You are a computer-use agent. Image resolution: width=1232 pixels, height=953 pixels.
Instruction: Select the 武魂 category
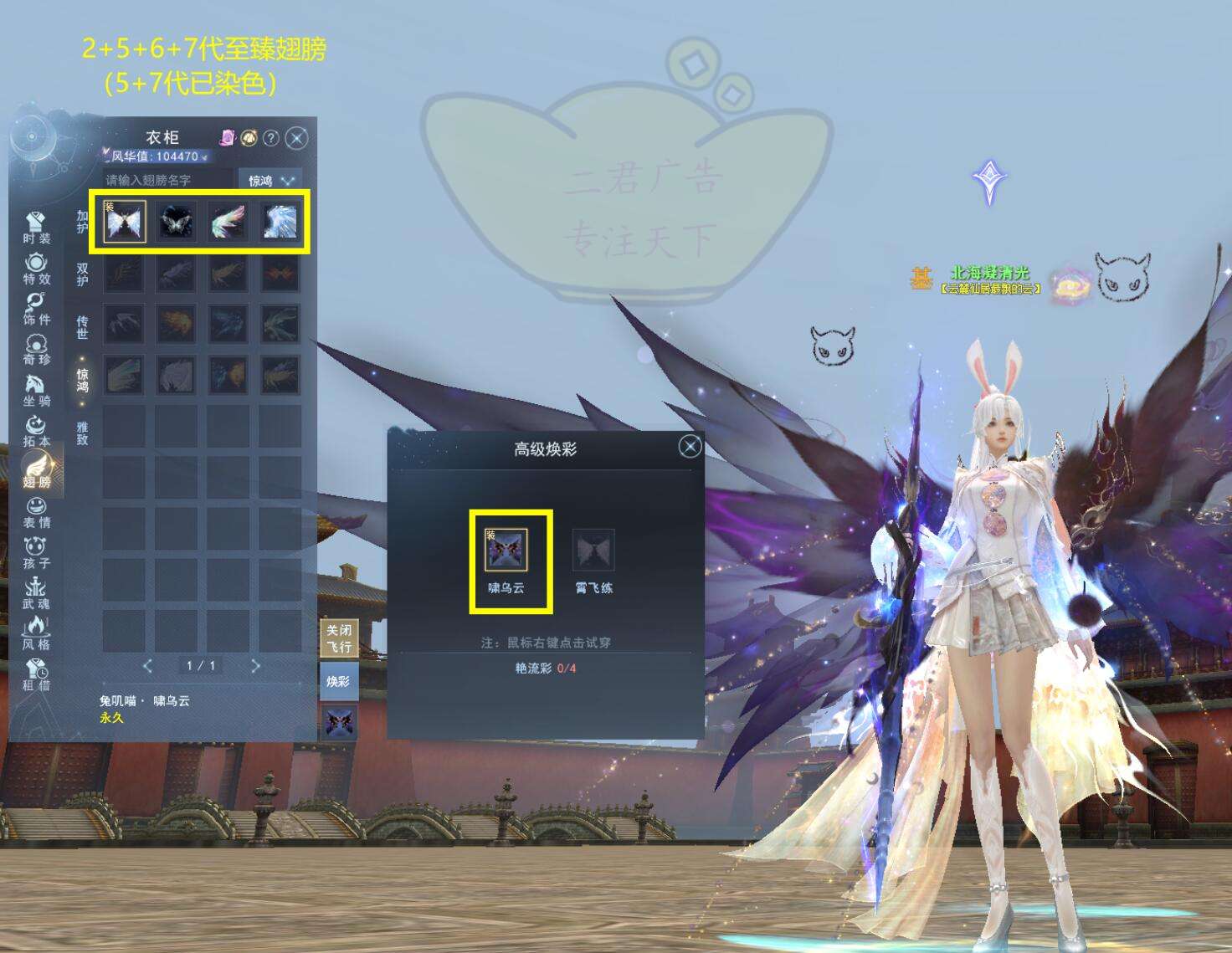tap(36, 593)
